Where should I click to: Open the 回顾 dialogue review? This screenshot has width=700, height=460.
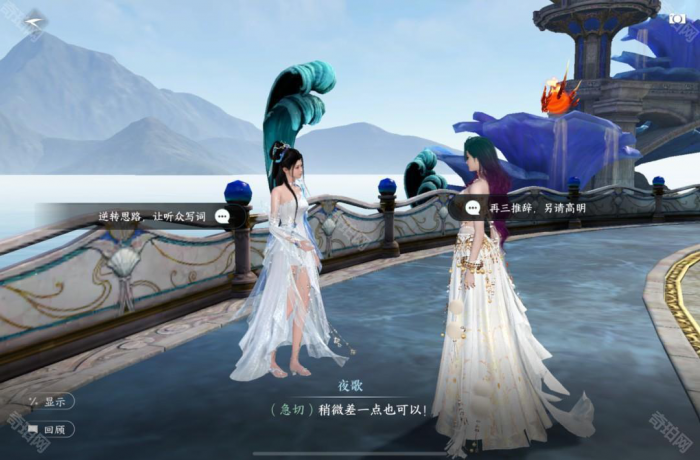coord(50,429)
